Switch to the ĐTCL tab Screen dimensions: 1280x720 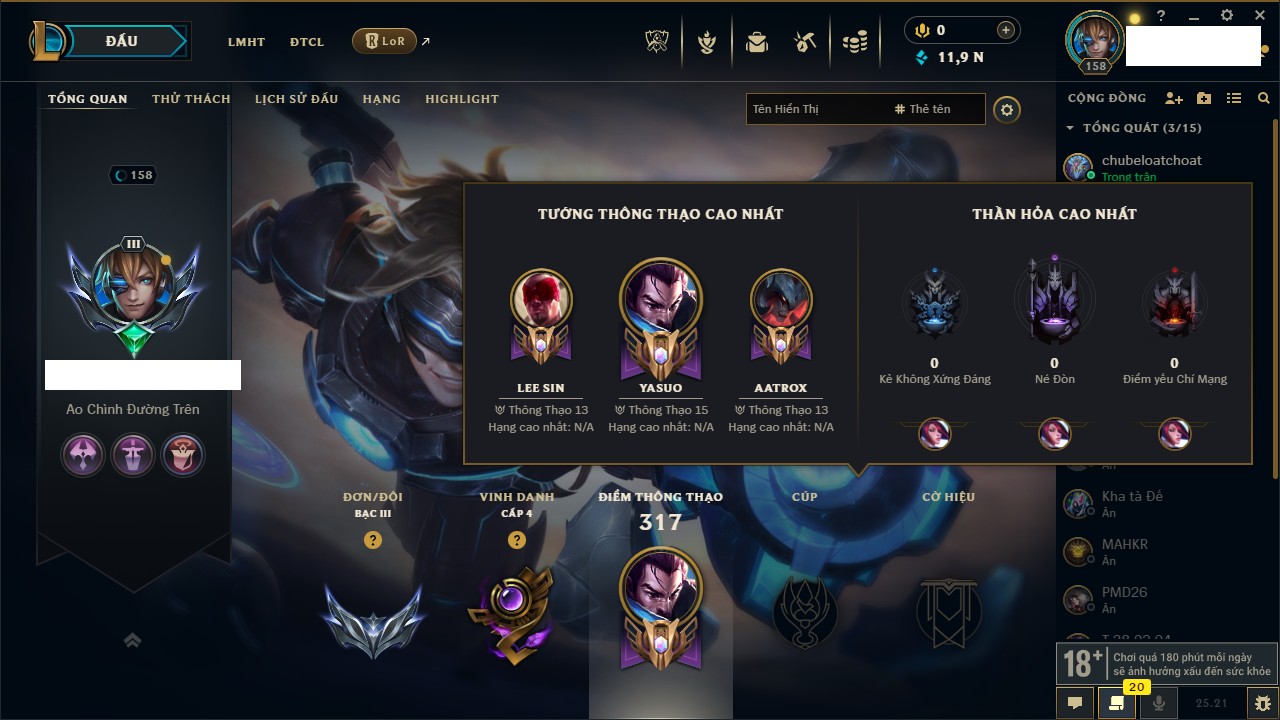[x=306, y=42]
